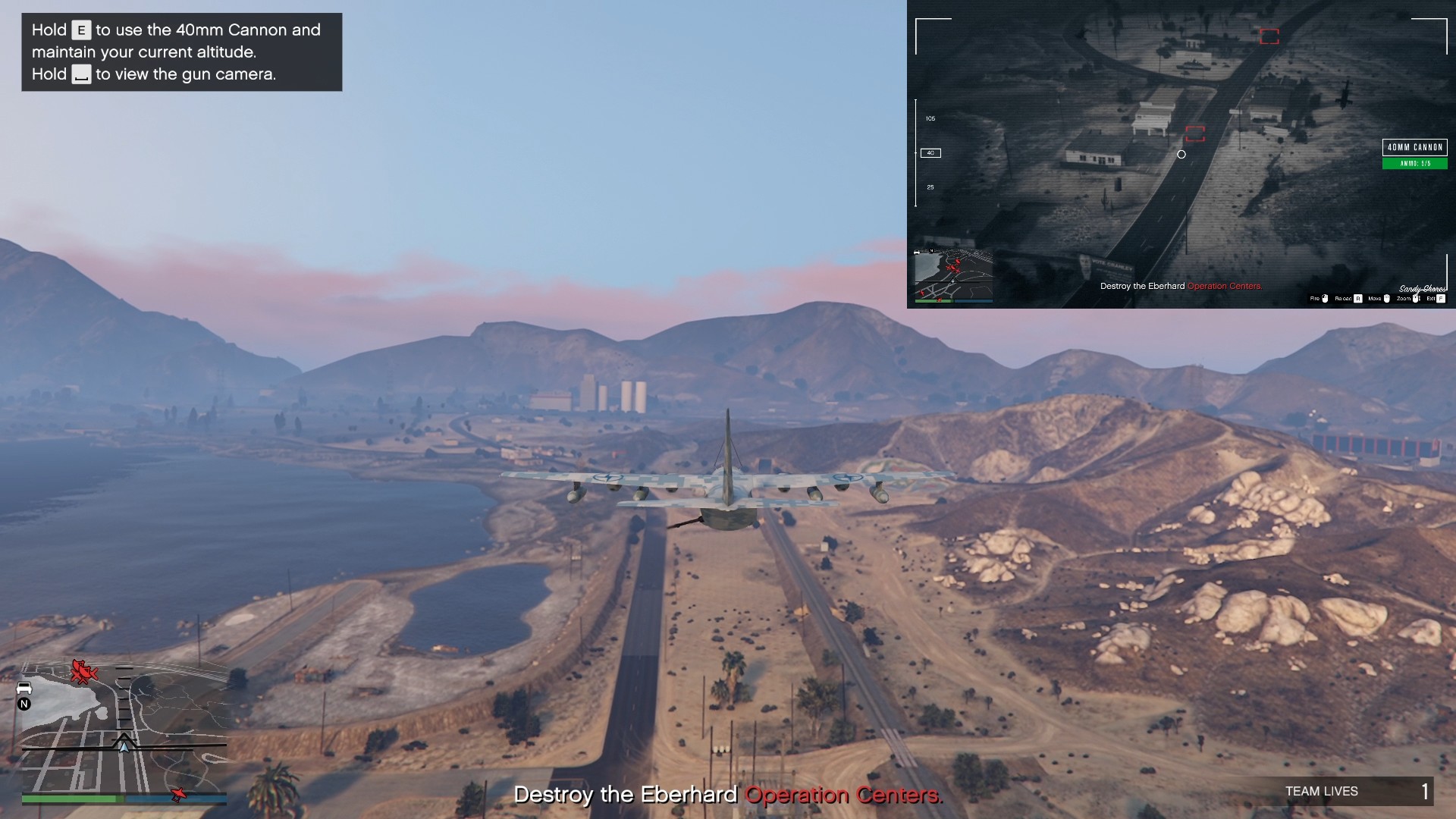Click the white vehicle icon beside the minimap

24,687
